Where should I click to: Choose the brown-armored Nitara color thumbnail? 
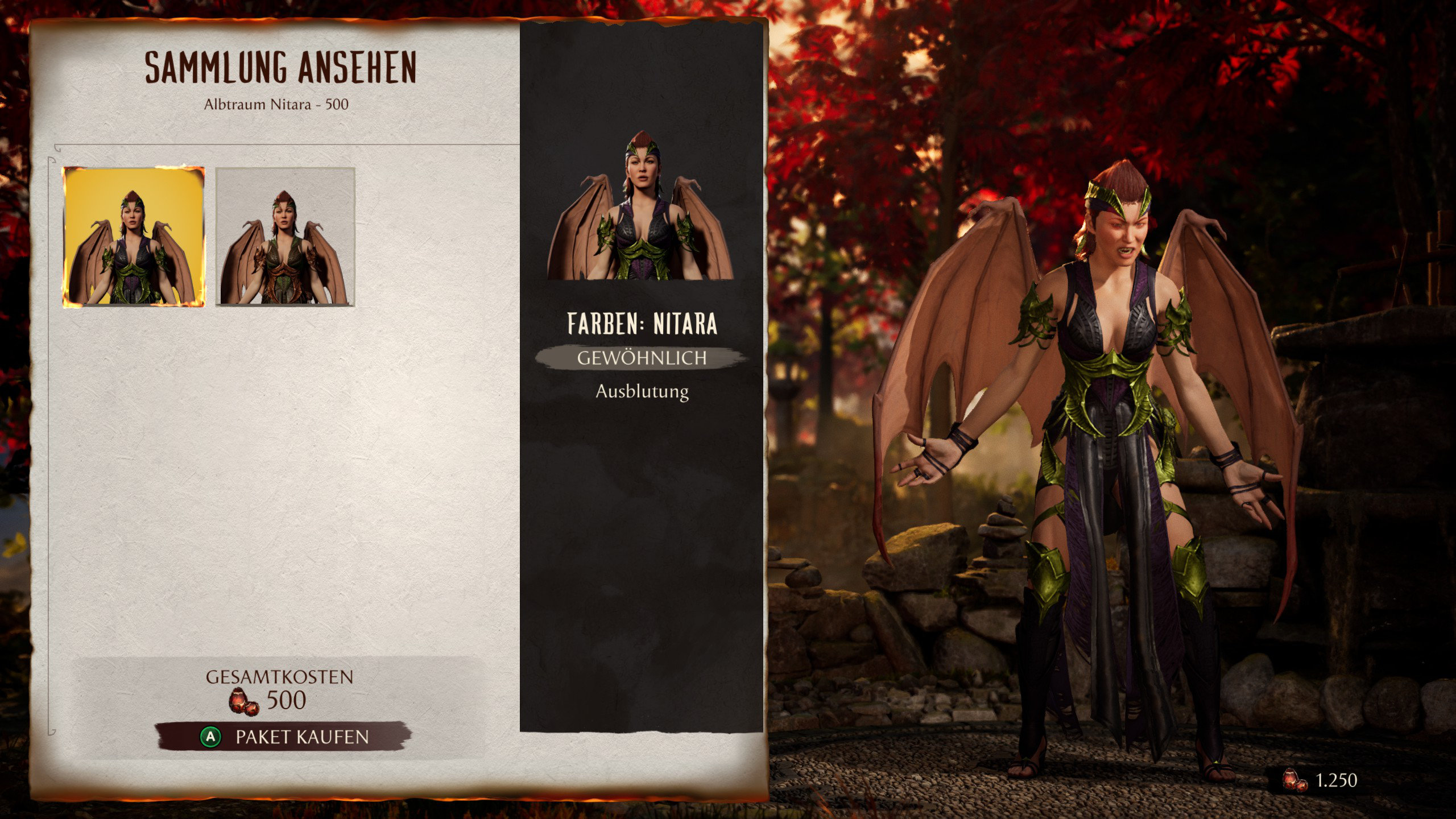(x=285, y=237)
